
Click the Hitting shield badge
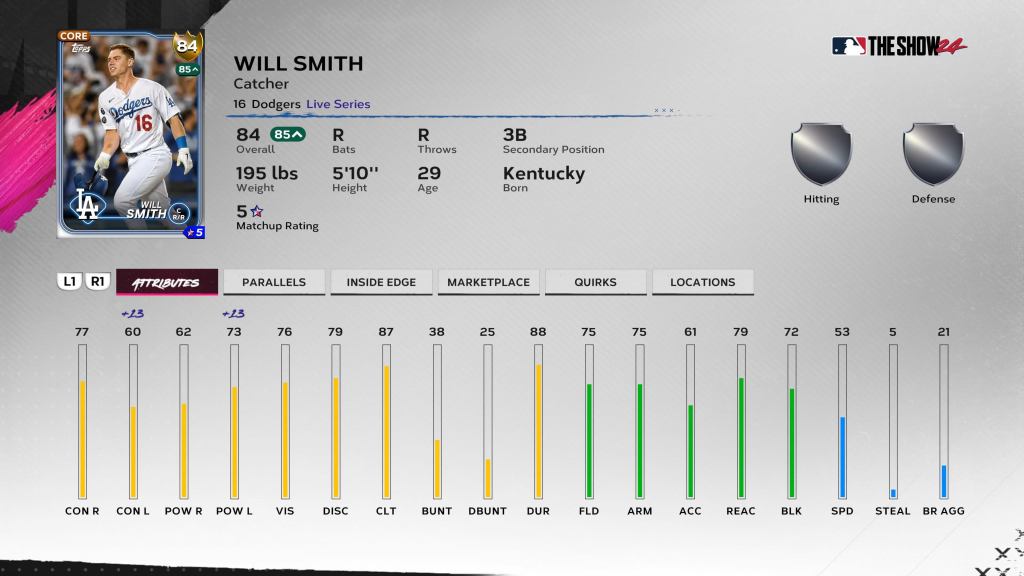click(x=821, y=155)
